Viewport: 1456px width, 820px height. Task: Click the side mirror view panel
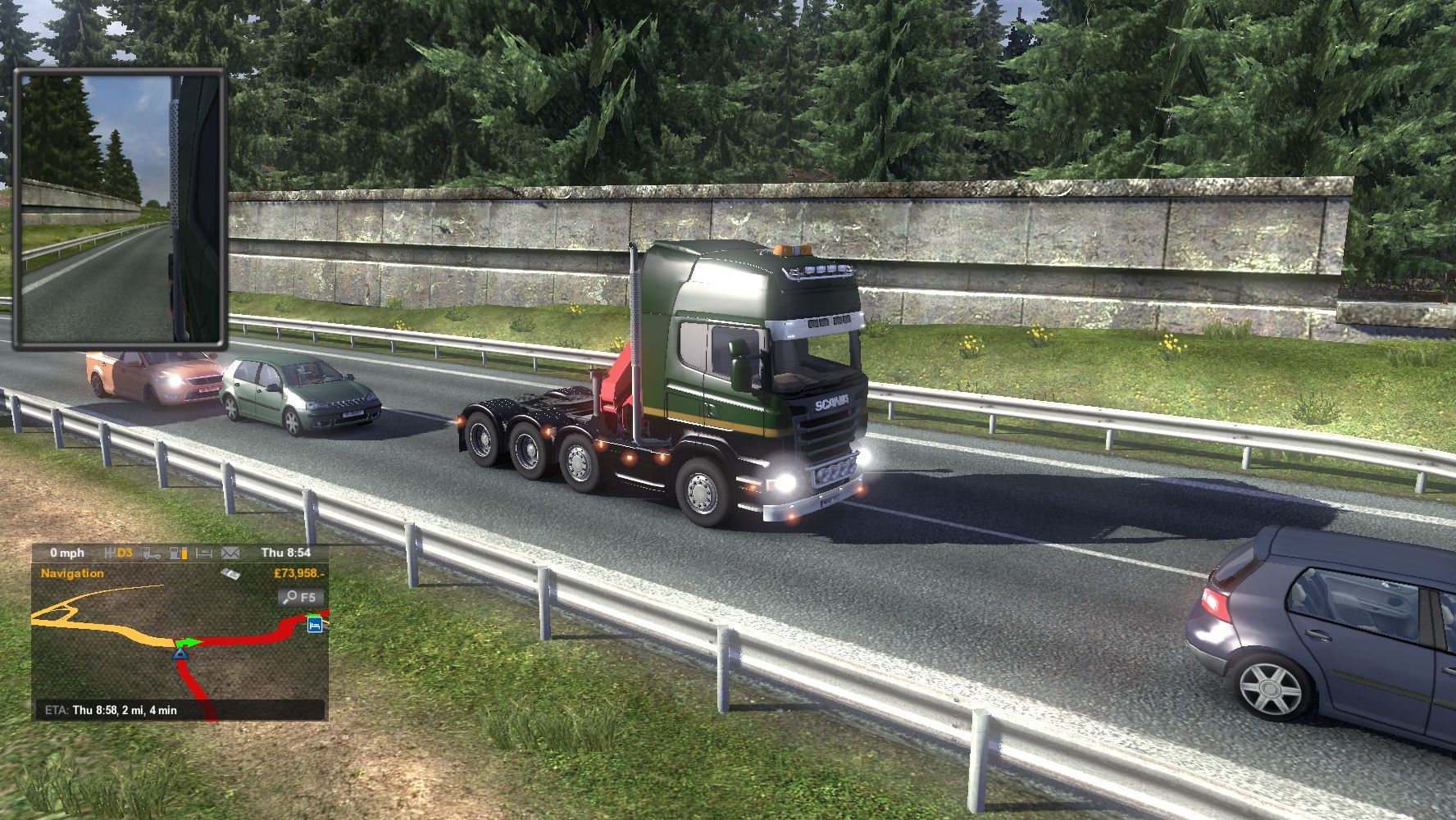point(120,208)
